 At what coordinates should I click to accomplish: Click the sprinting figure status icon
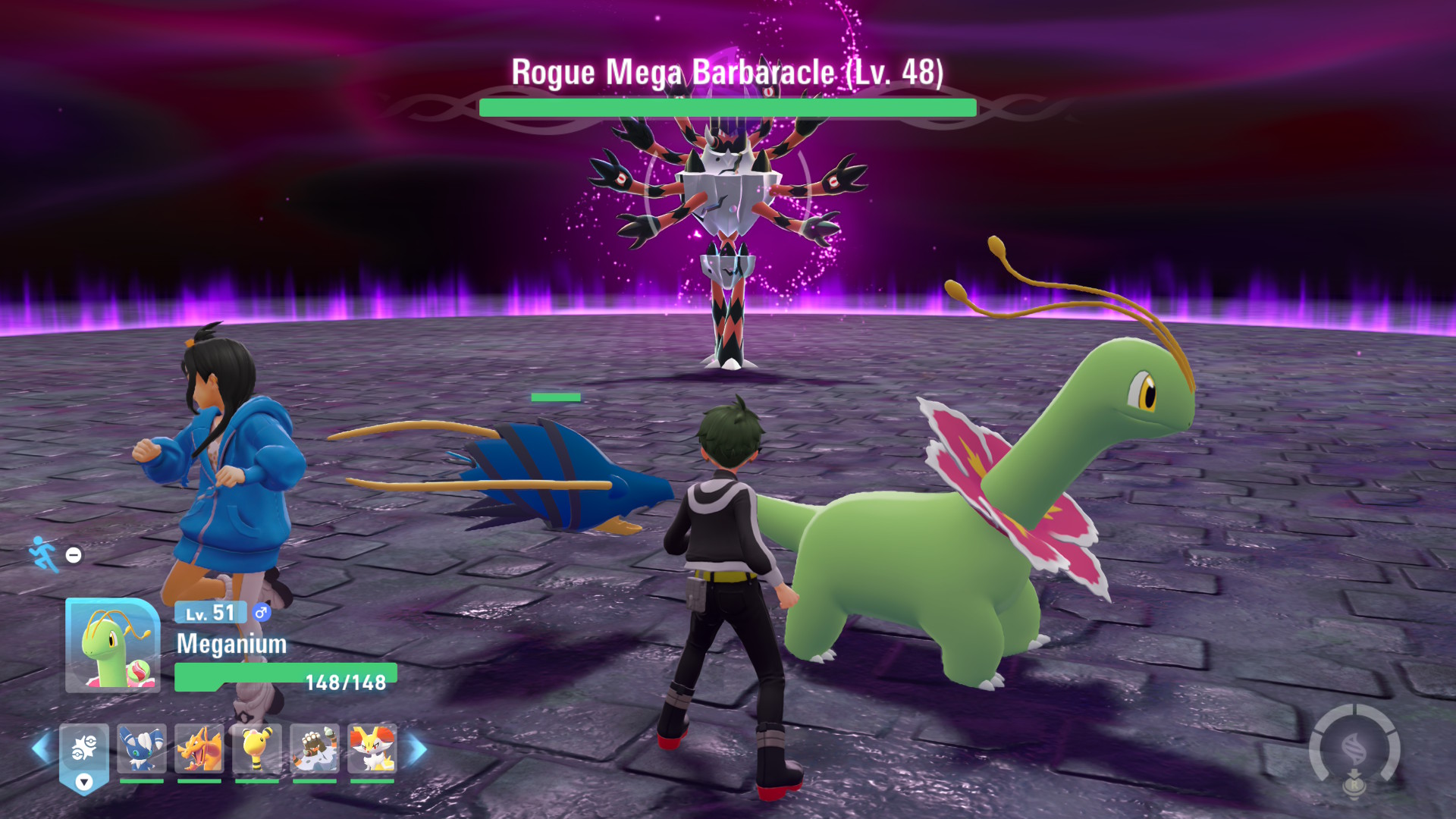[x=43, y=553]
